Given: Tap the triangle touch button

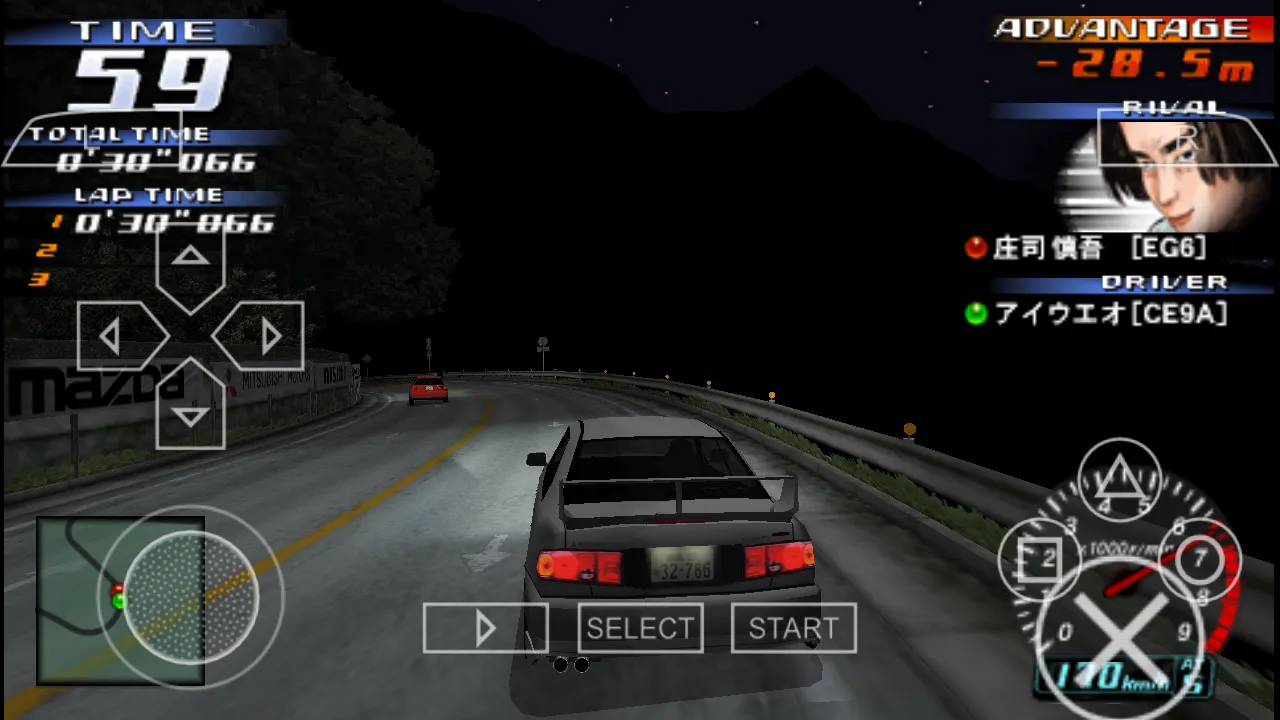Looking at the screenshot, I should [1120, 480].
